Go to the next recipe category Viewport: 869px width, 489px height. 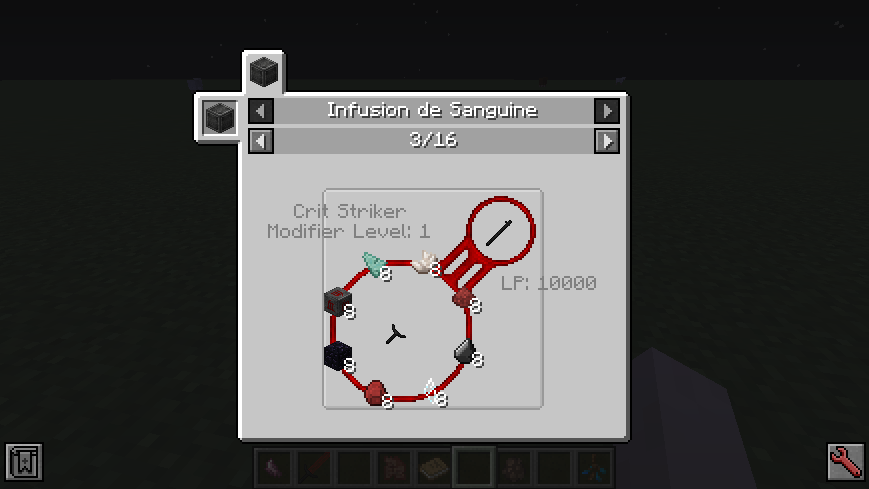coord(606,110)
